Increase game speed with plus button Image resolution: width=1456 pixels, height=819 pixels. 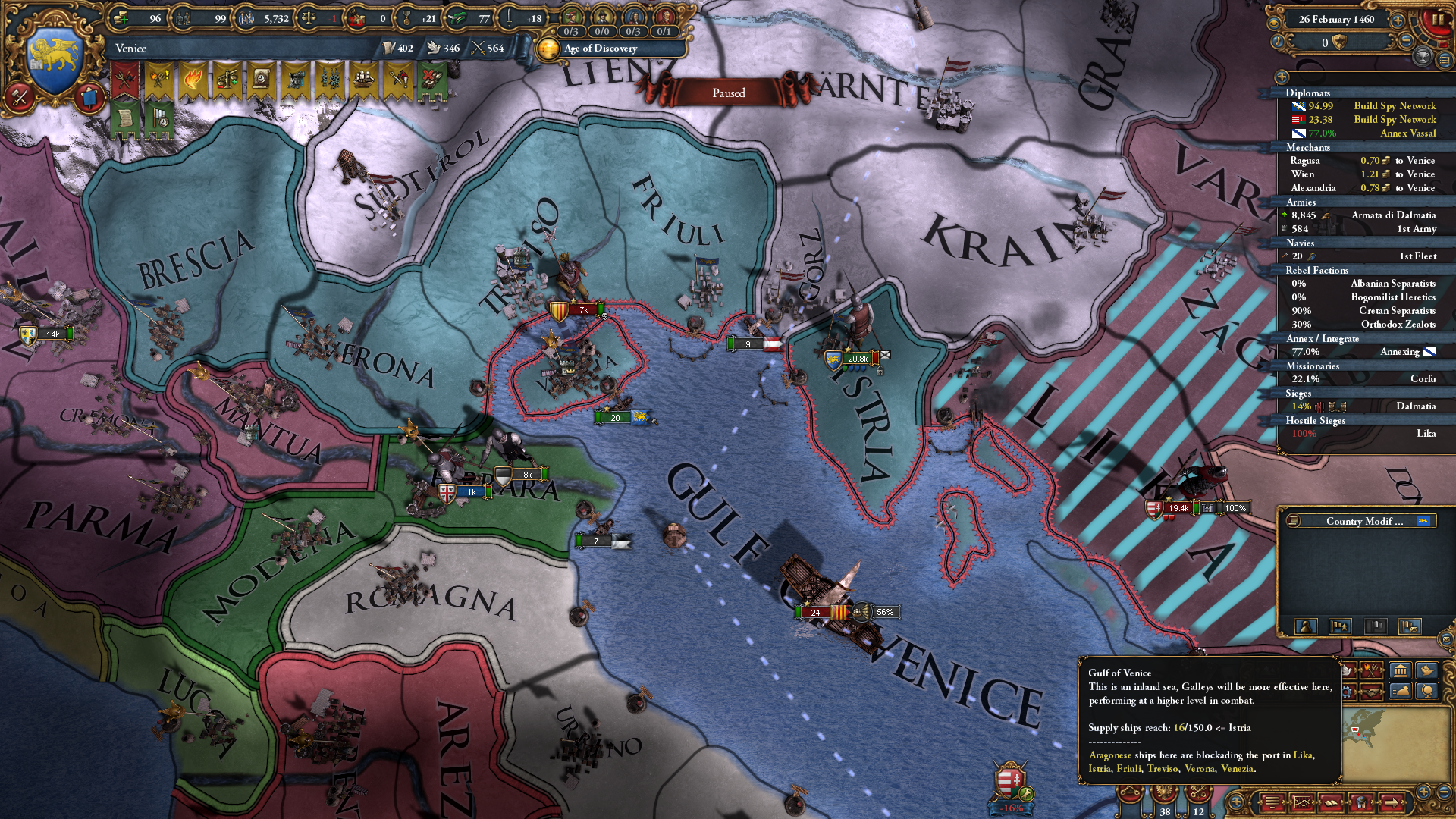[1397, 20]
